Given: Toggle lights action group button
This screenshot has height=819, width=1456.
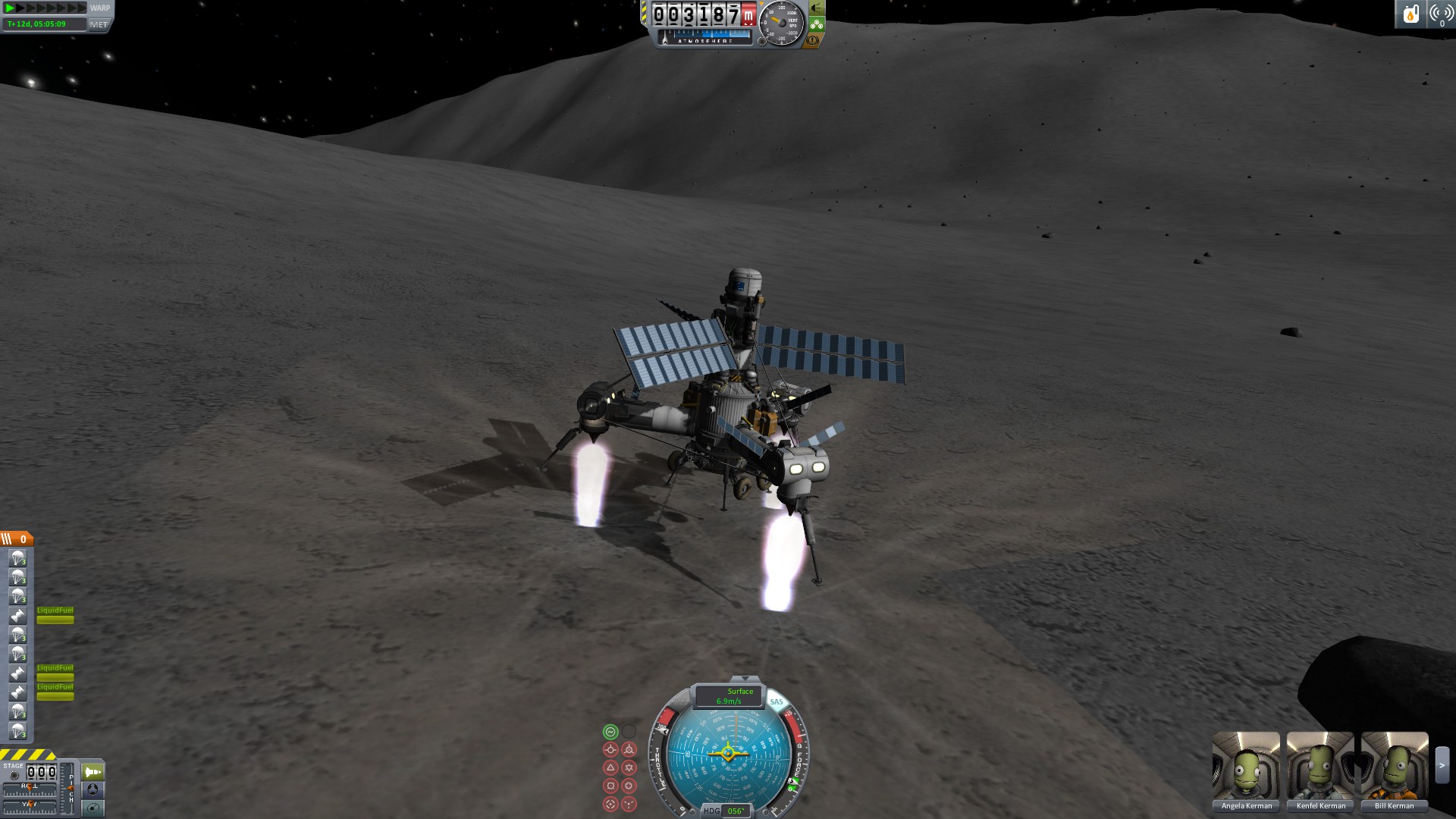Looking at the screenshot, I should pos(817,8).
